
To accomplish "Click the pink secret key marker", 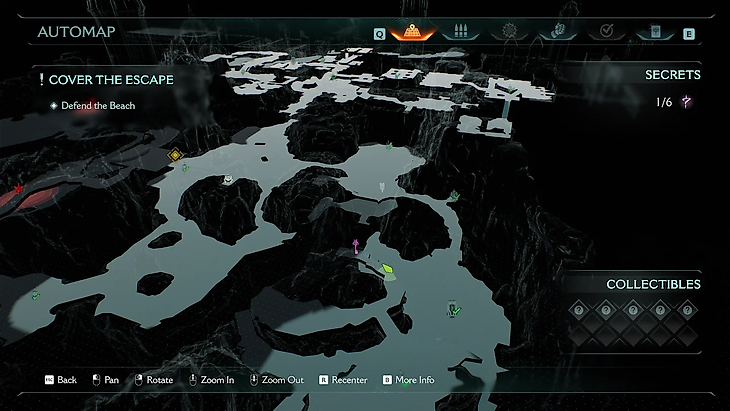I will point(355,246).
